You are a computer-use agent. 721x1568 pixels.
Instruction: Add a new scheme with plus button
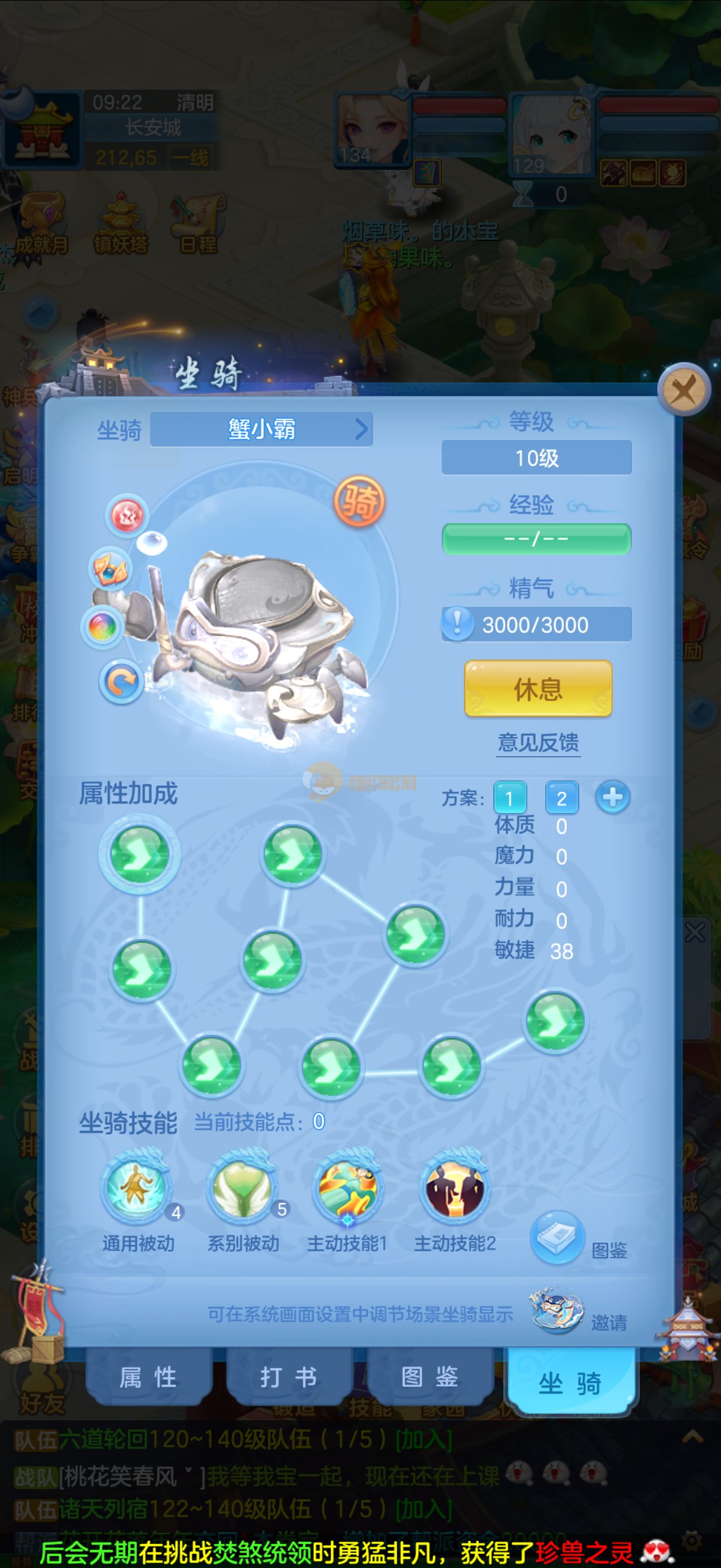612,797
